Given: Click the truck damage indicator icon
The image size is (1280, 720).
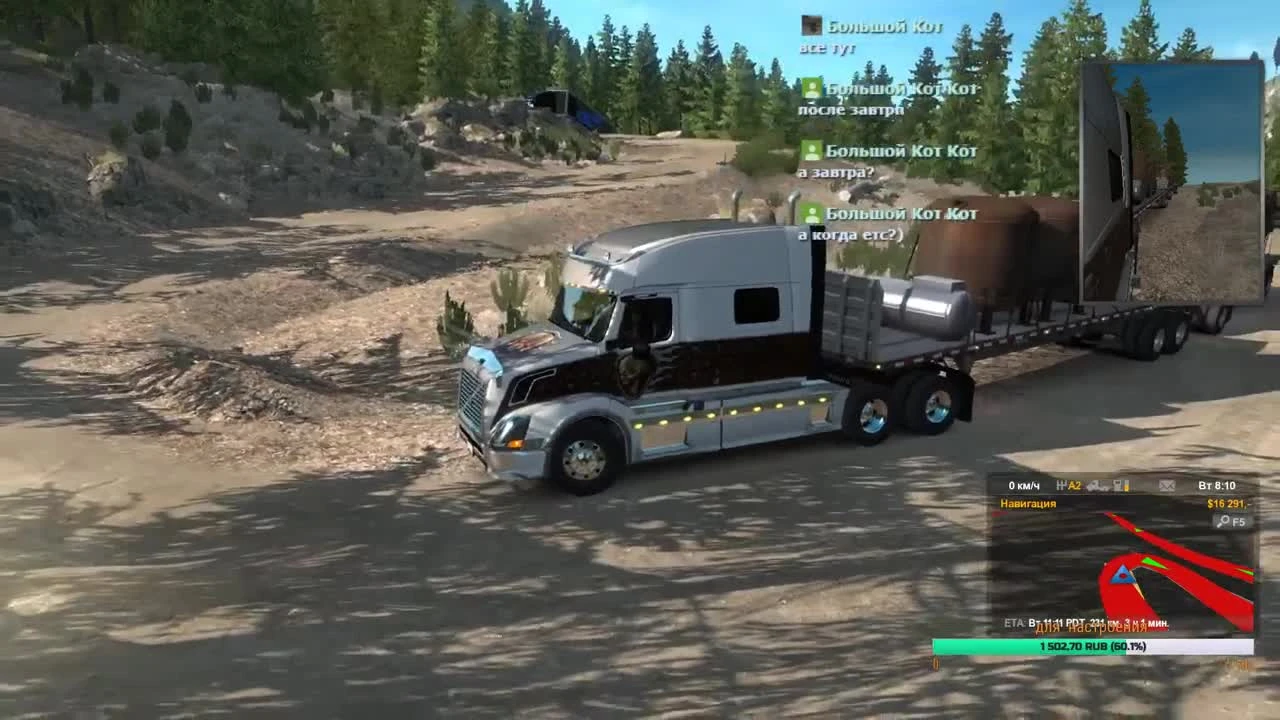Looking at the screenshot, I should tap(1100, 484).
